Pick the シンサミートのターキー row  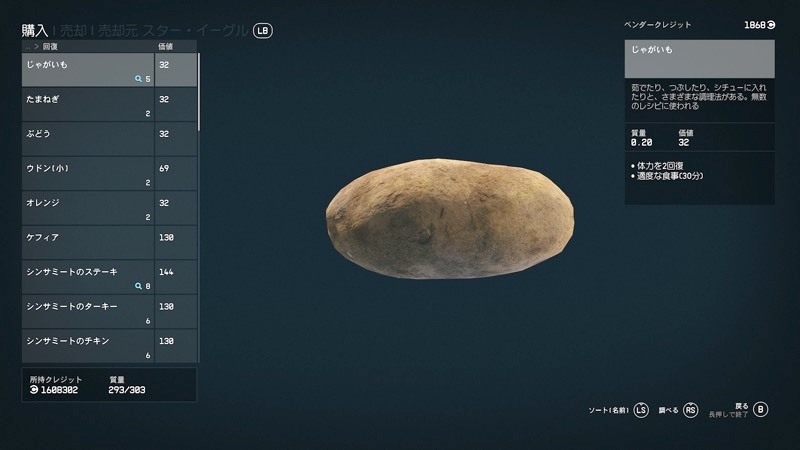point(88,313)
